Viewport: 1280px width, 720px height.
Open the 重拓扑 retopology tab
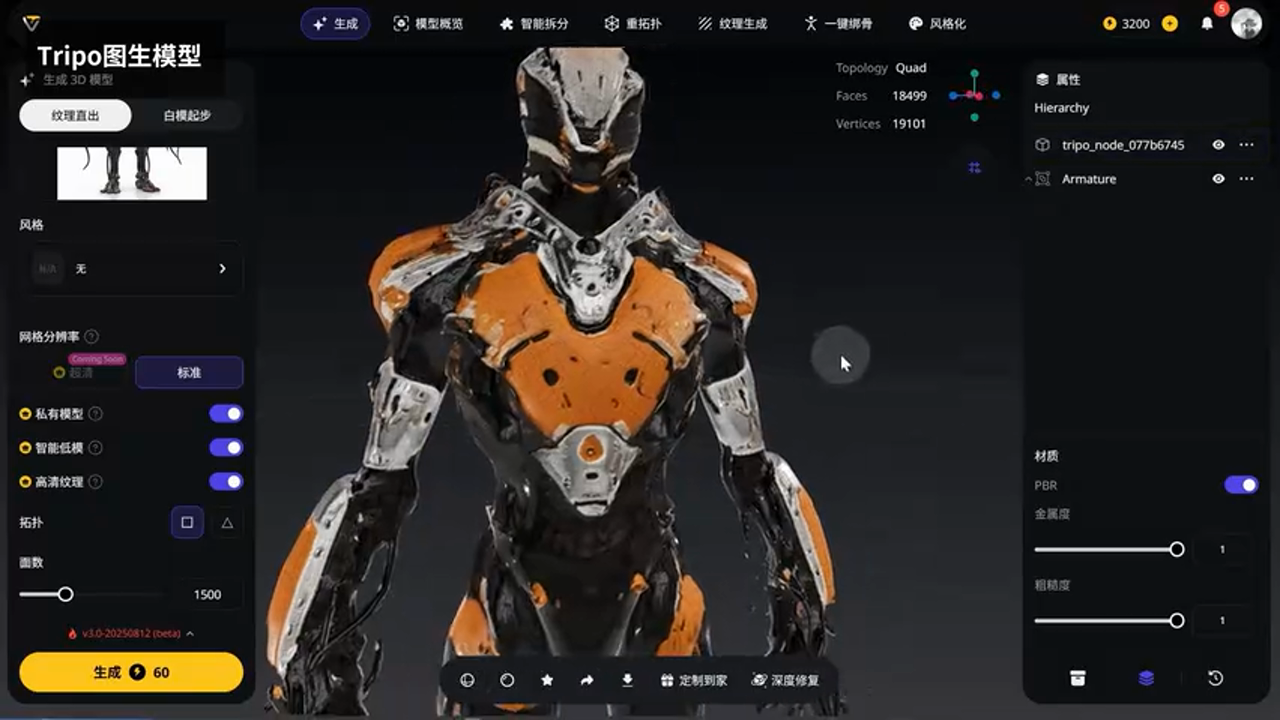coord(633,23)
